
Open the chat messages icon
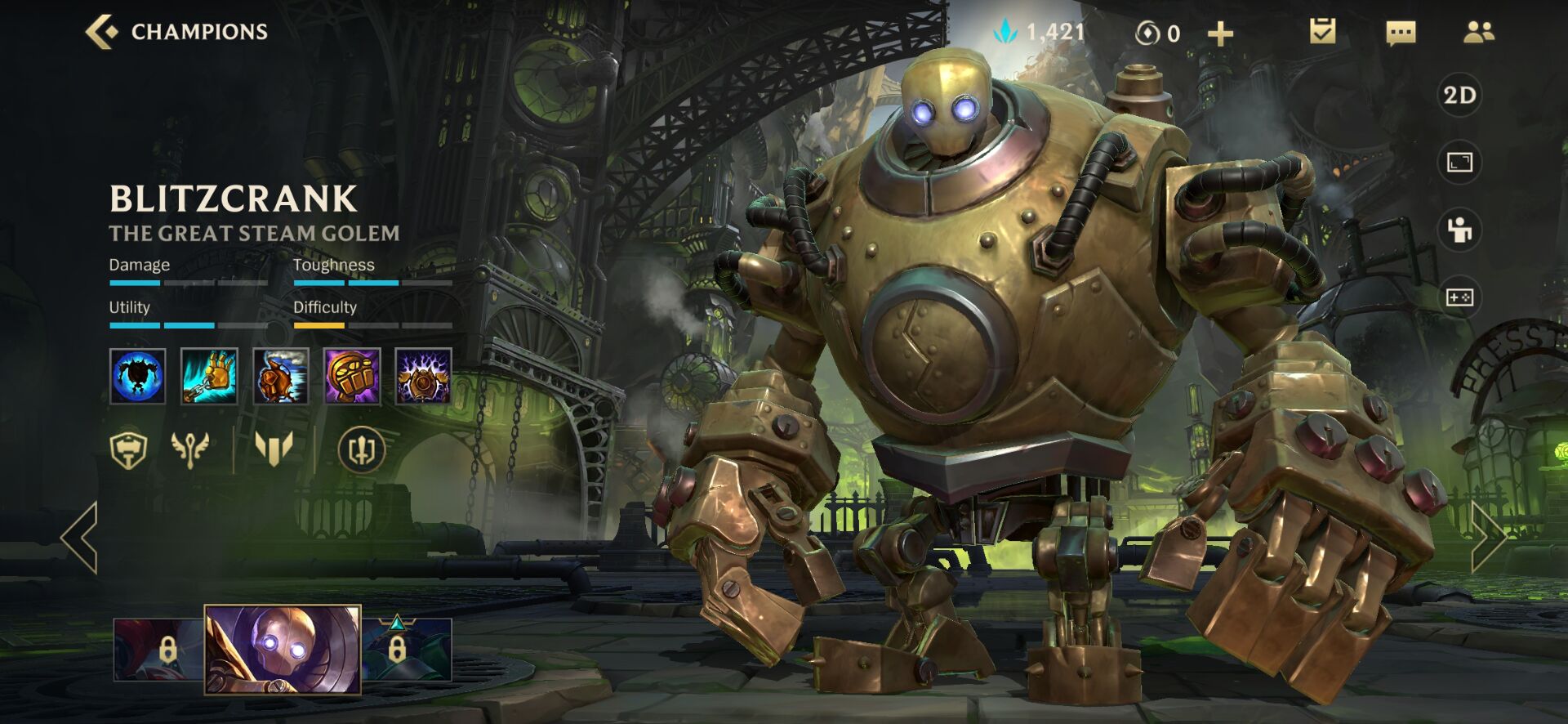pyautogui.click(x=1401, y=33)
